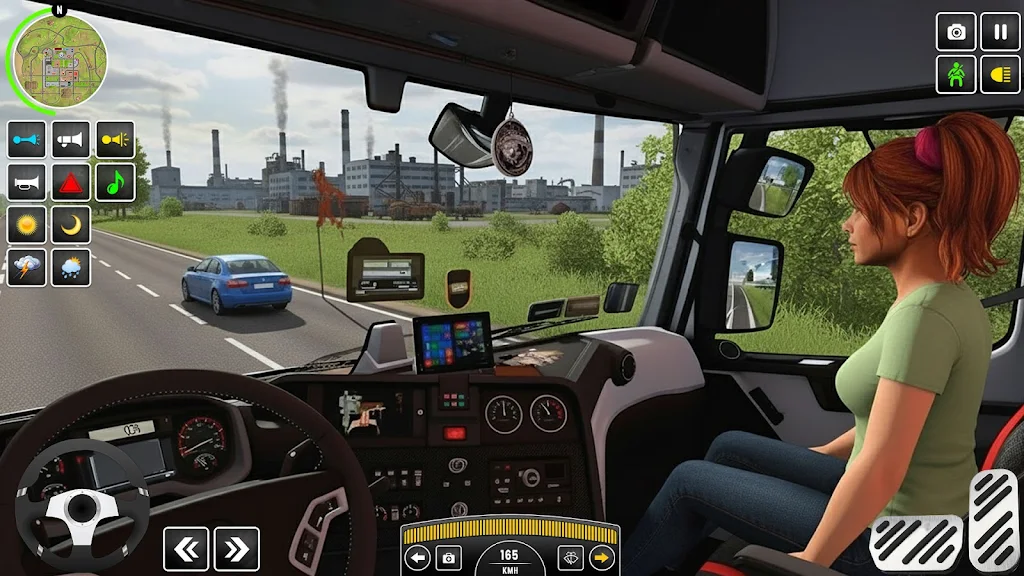
Task: Turn on the yellow headlights
Action: point(1000,75)
